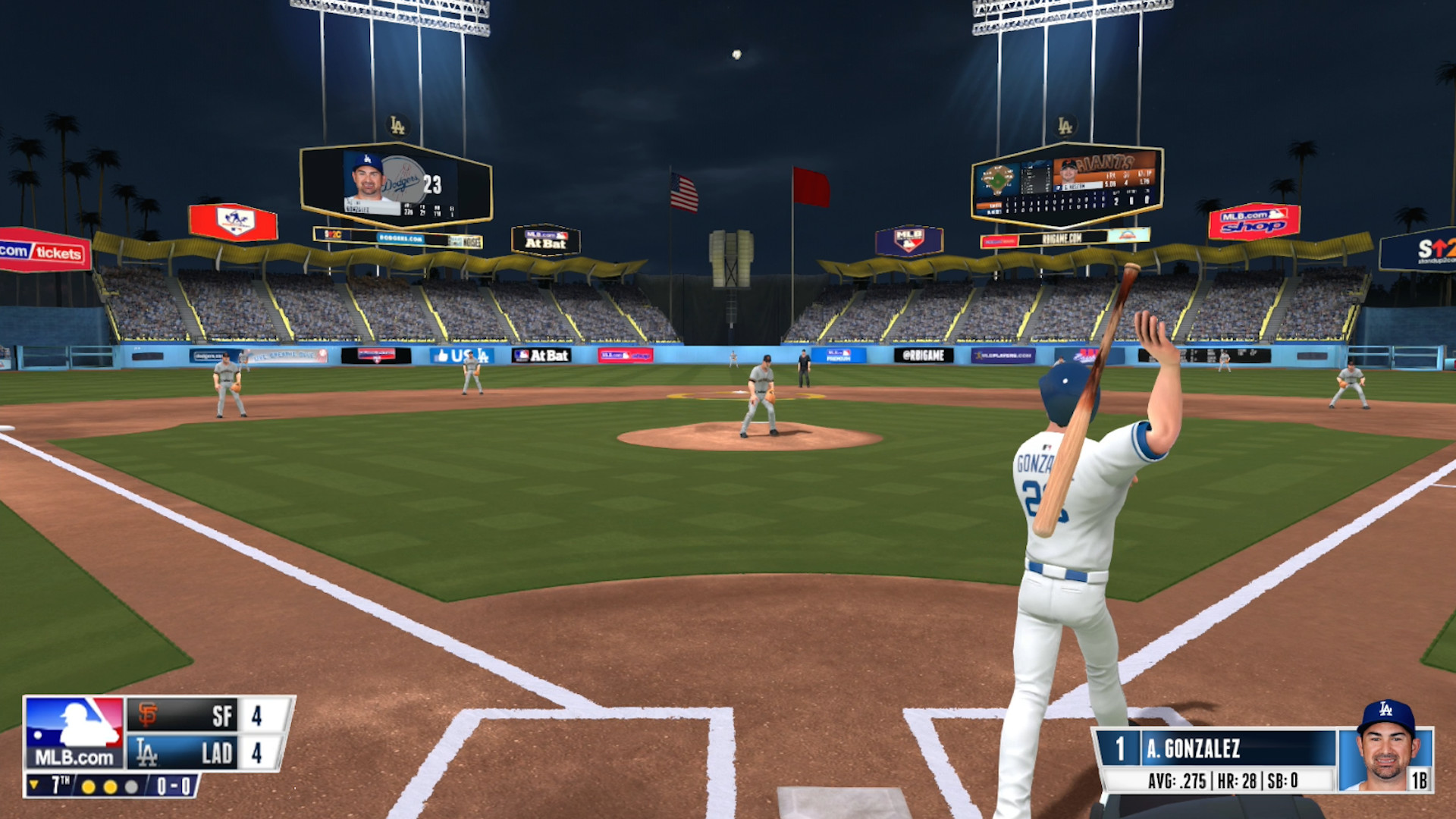Click the MLB Premium banner on the outfield wall

[x=838, y=356]
